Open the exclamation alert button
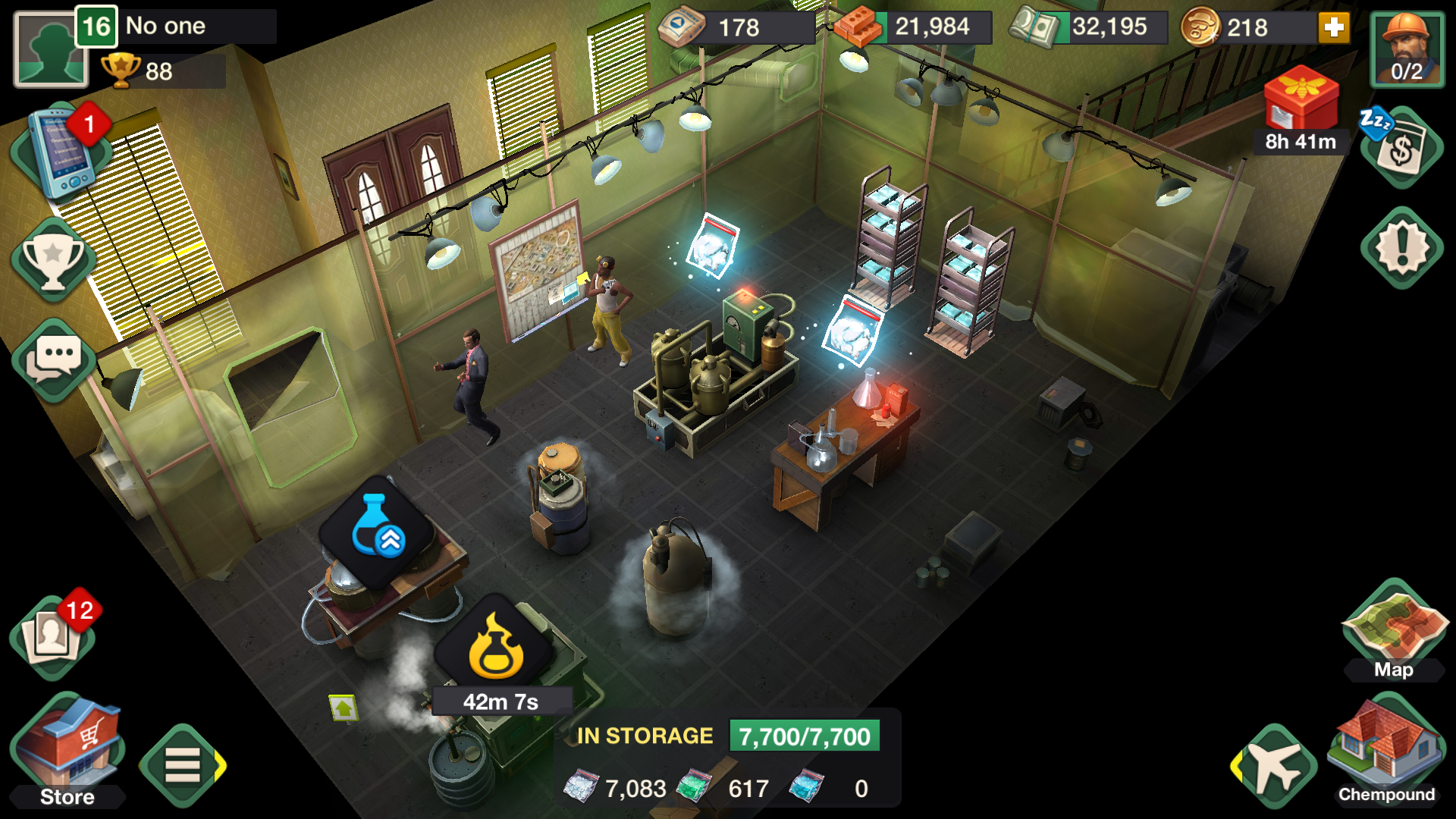 1401,247
